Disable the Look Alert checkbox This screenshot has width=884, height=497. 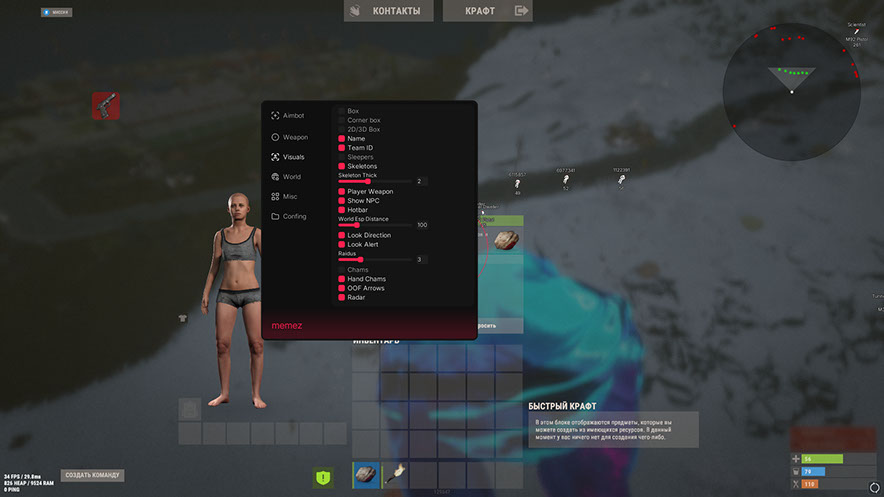[342, 244]
